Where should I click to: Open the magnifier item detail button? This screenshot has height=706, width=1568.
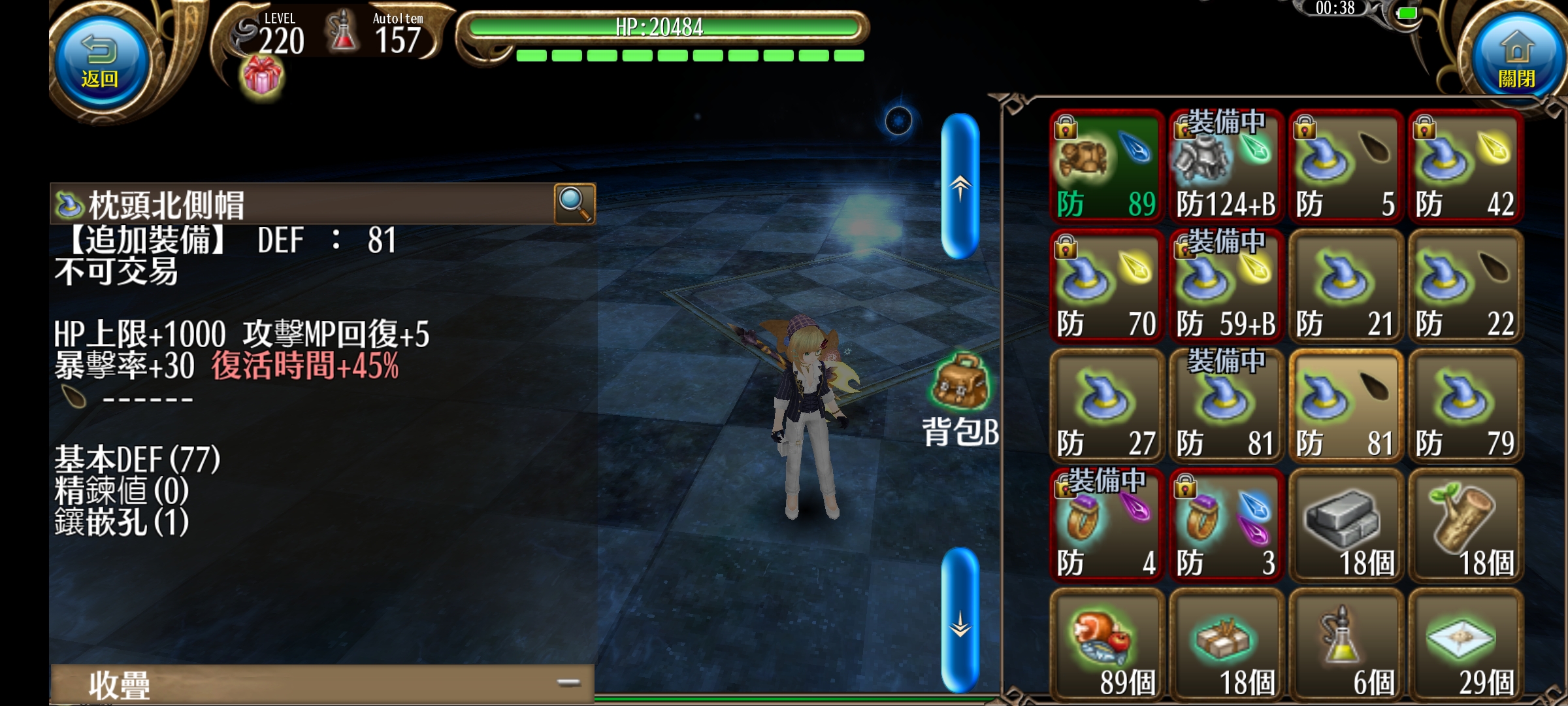point(574,204)
